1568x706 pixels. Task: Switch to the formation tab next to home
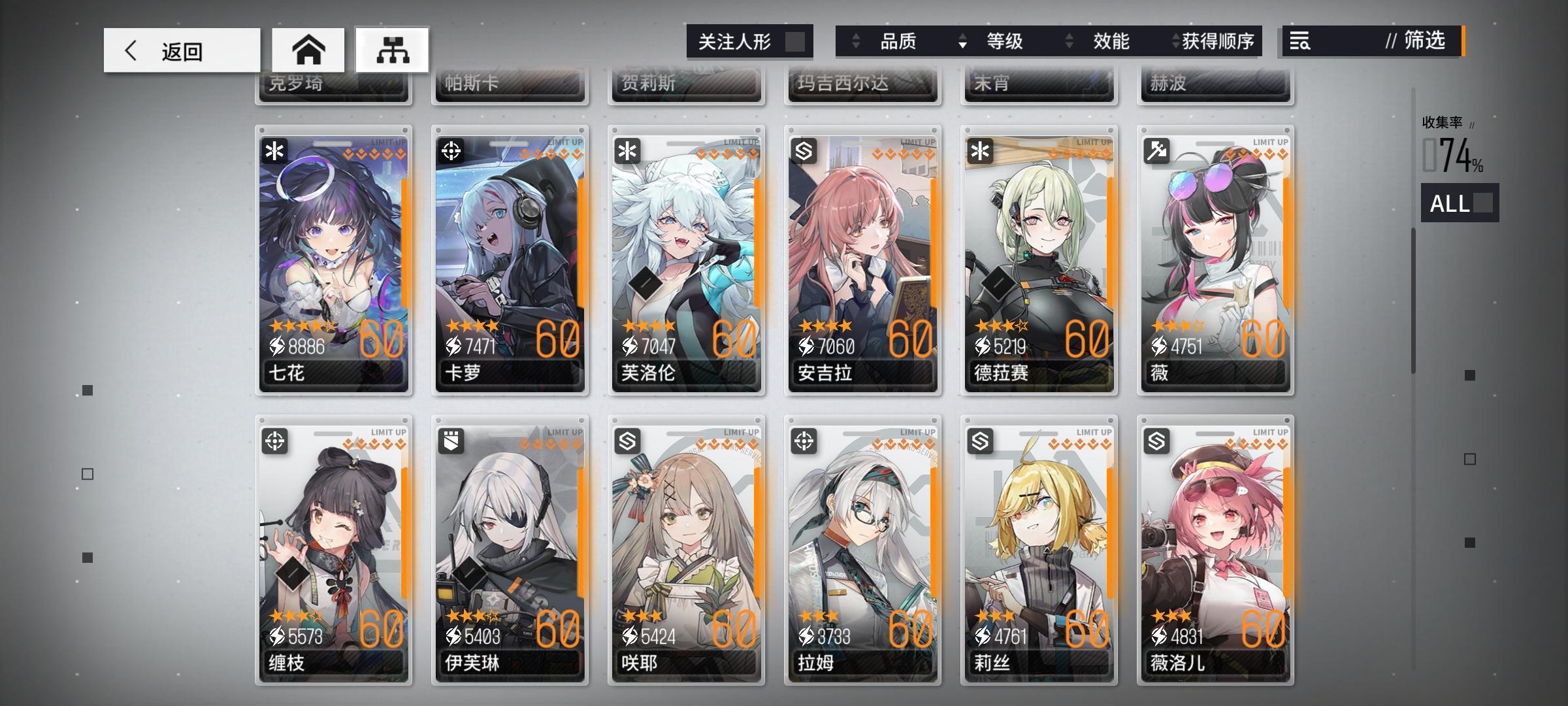tap(393, 49)
